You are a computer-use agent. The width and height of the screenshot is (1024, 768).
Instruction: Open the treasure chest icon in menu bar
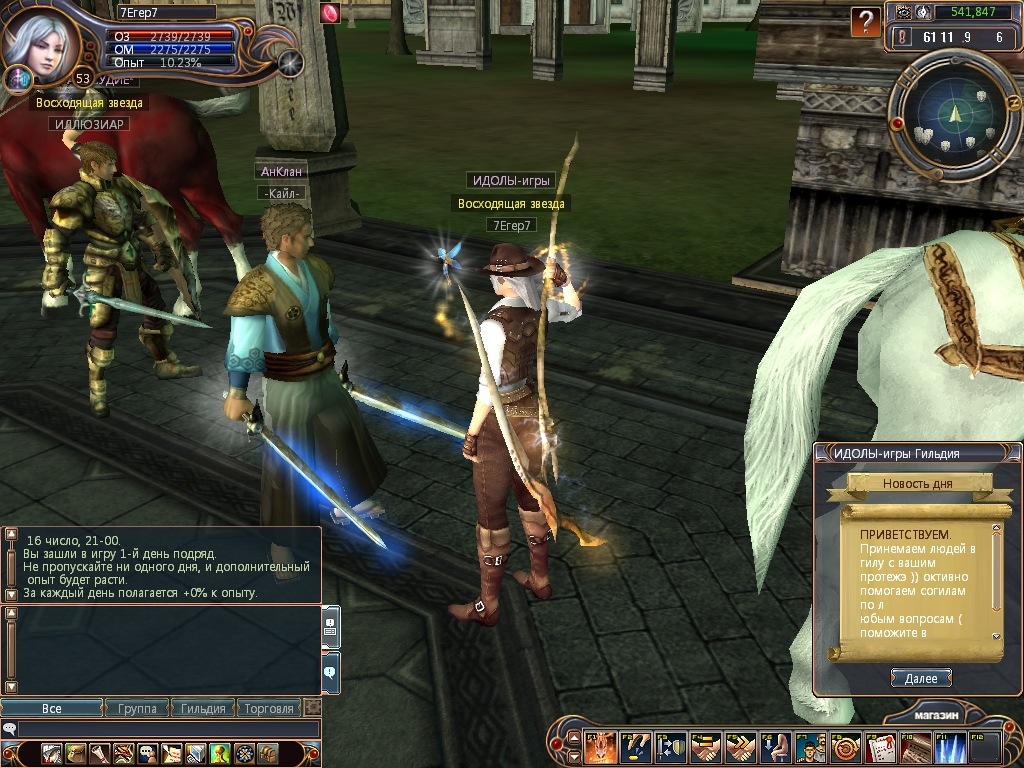[x=268, y=753]
